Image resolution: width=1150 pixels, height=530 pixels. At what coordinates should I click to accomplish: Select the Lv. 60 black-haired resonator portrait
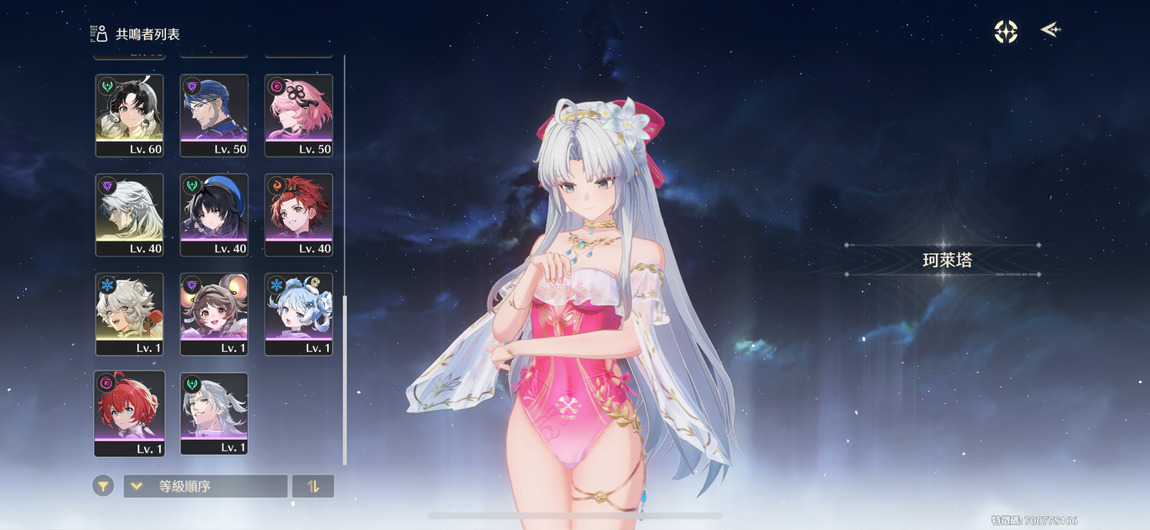tap(130, 114)
